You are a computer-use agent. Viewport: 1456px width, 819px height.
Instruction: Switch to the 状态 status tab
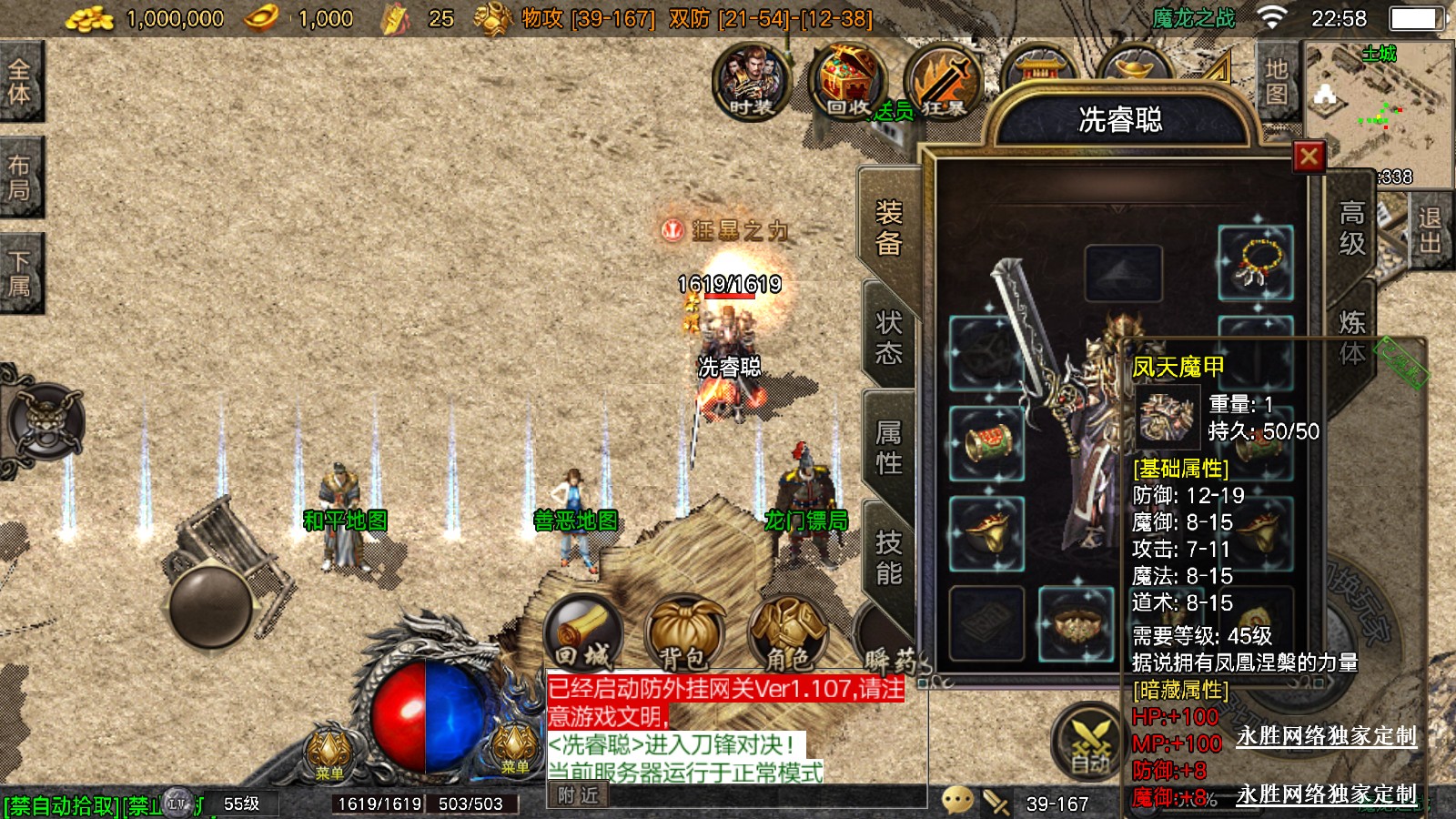(x=888, y=338)
